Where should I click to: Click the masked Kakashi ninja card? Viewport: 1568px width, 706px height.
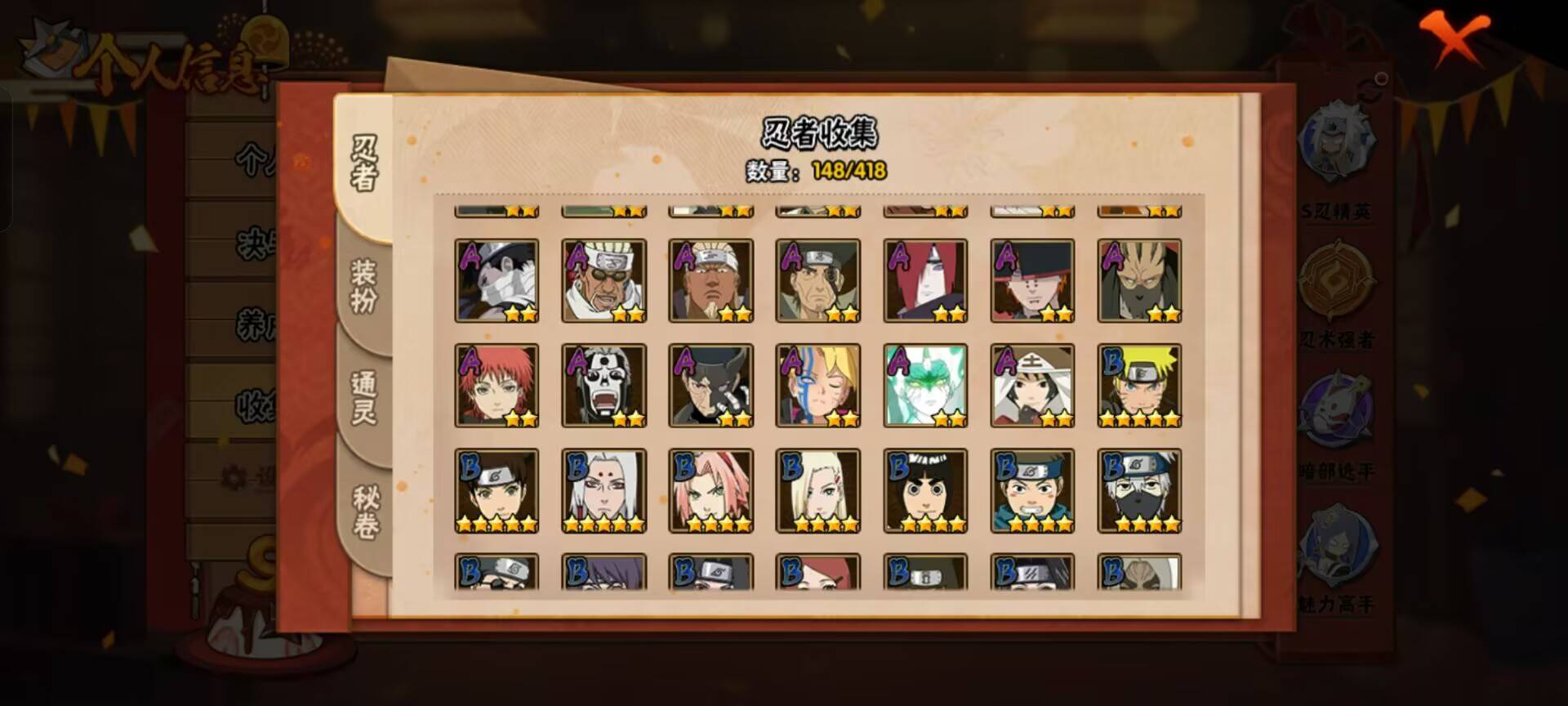pos(1139,490)
